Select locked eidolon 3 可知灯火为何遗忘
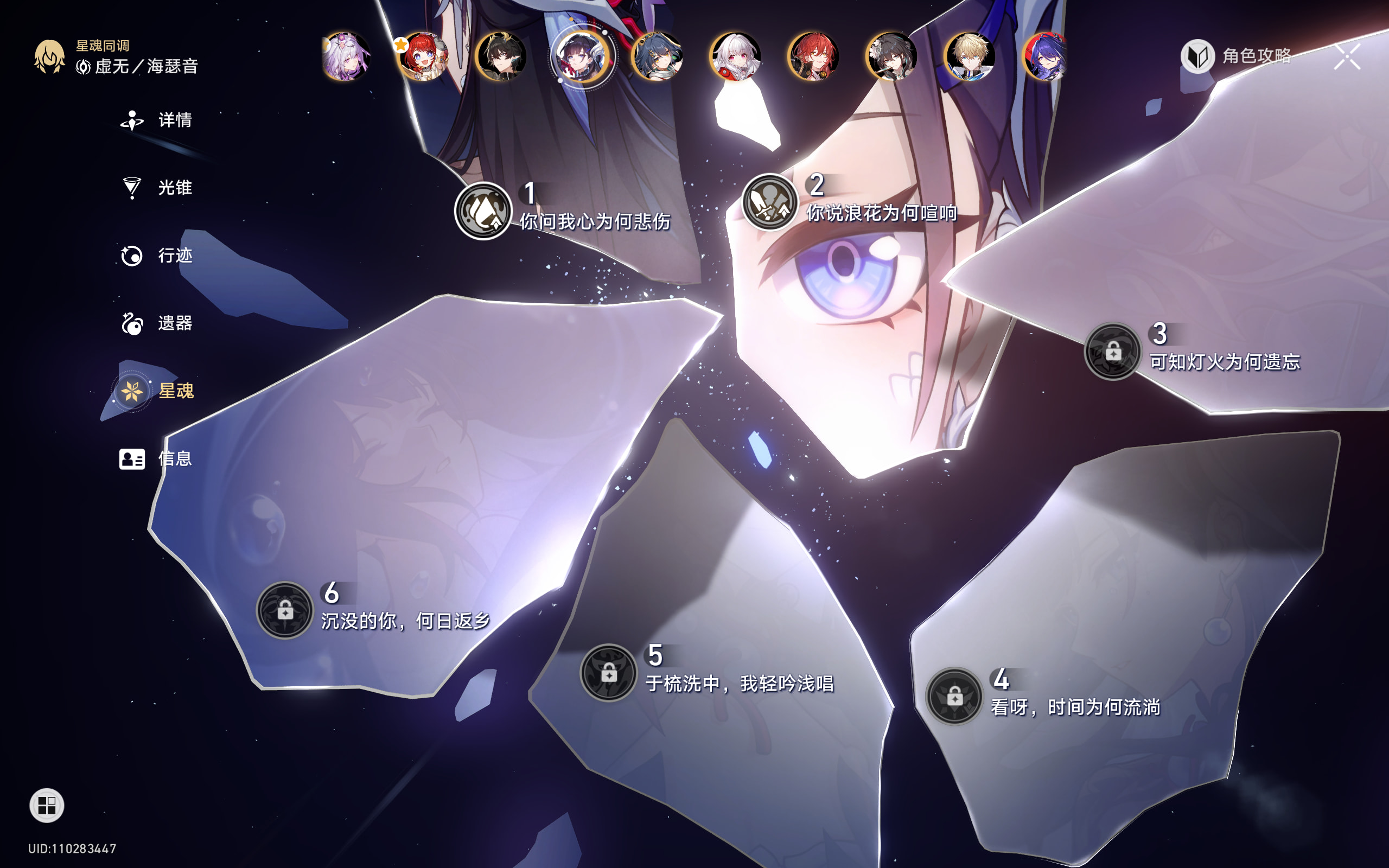This screenshot has width=1389, height=868. 1112,352
